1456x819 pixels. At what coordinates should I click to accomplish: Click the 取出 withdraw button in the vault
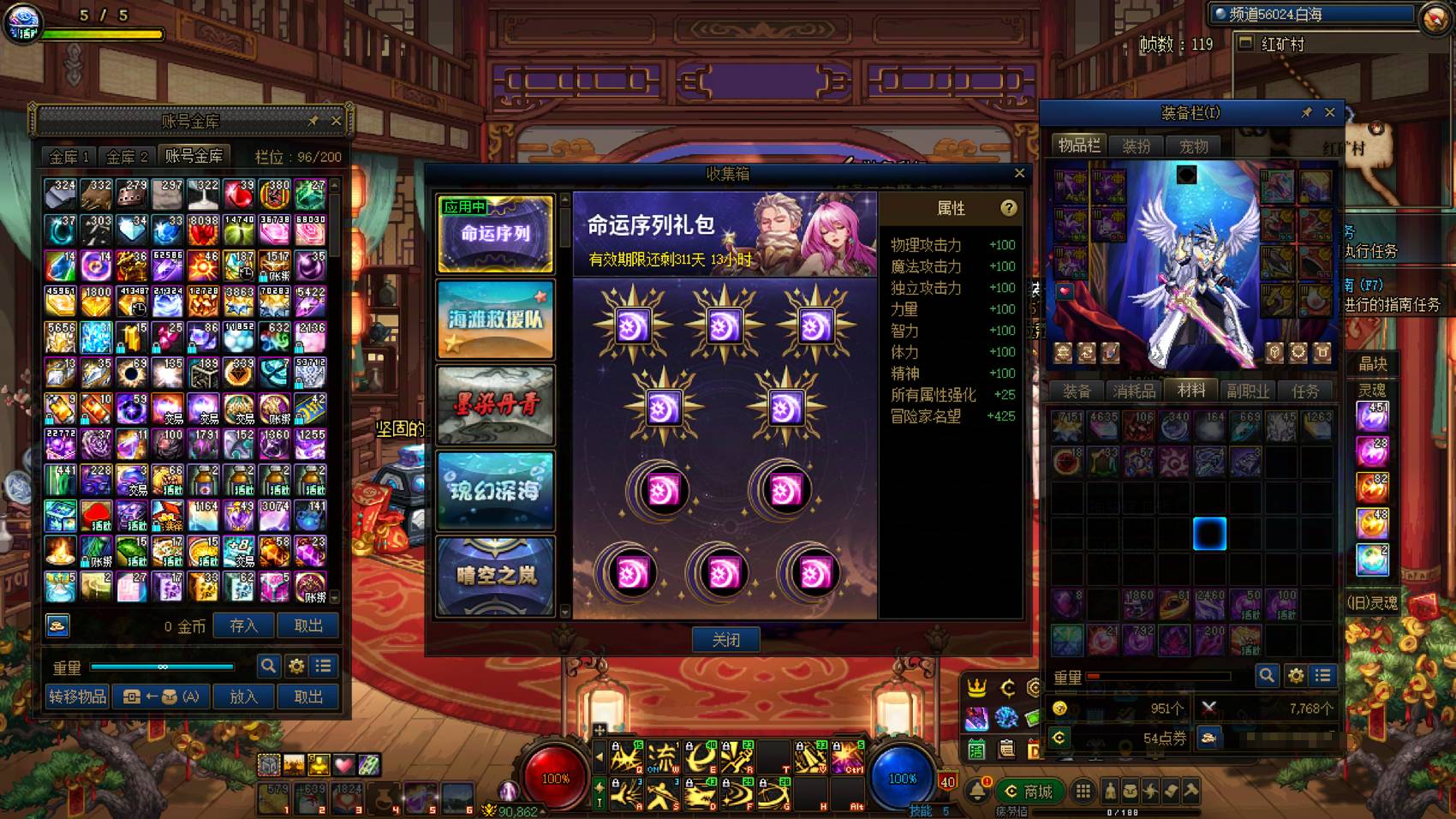(x=307, y=626)
